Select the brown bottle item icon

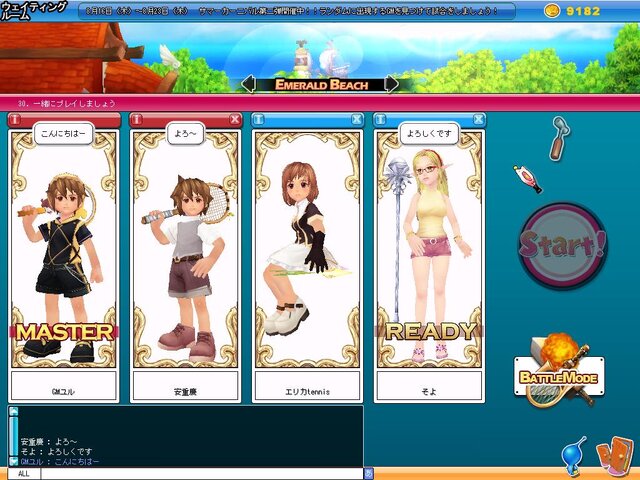pos(557,139)
